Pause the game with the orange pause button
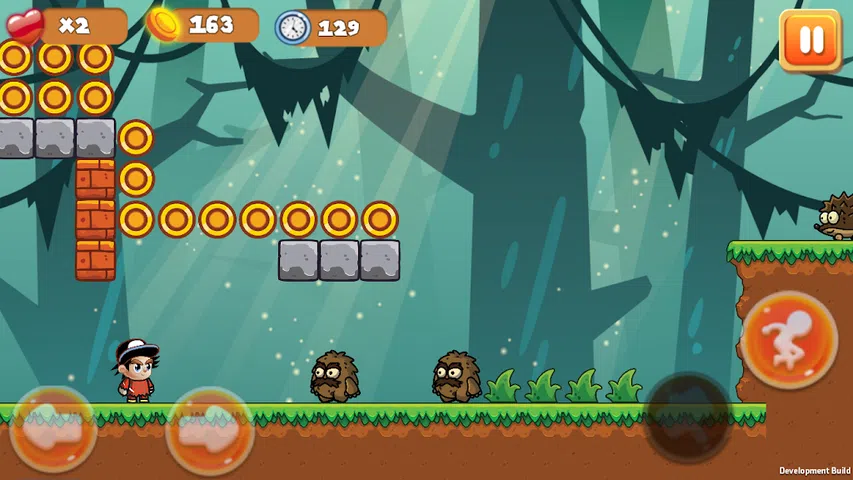This screenshot has height=480, width=853. pyautogui.click(x=809, y=41)
